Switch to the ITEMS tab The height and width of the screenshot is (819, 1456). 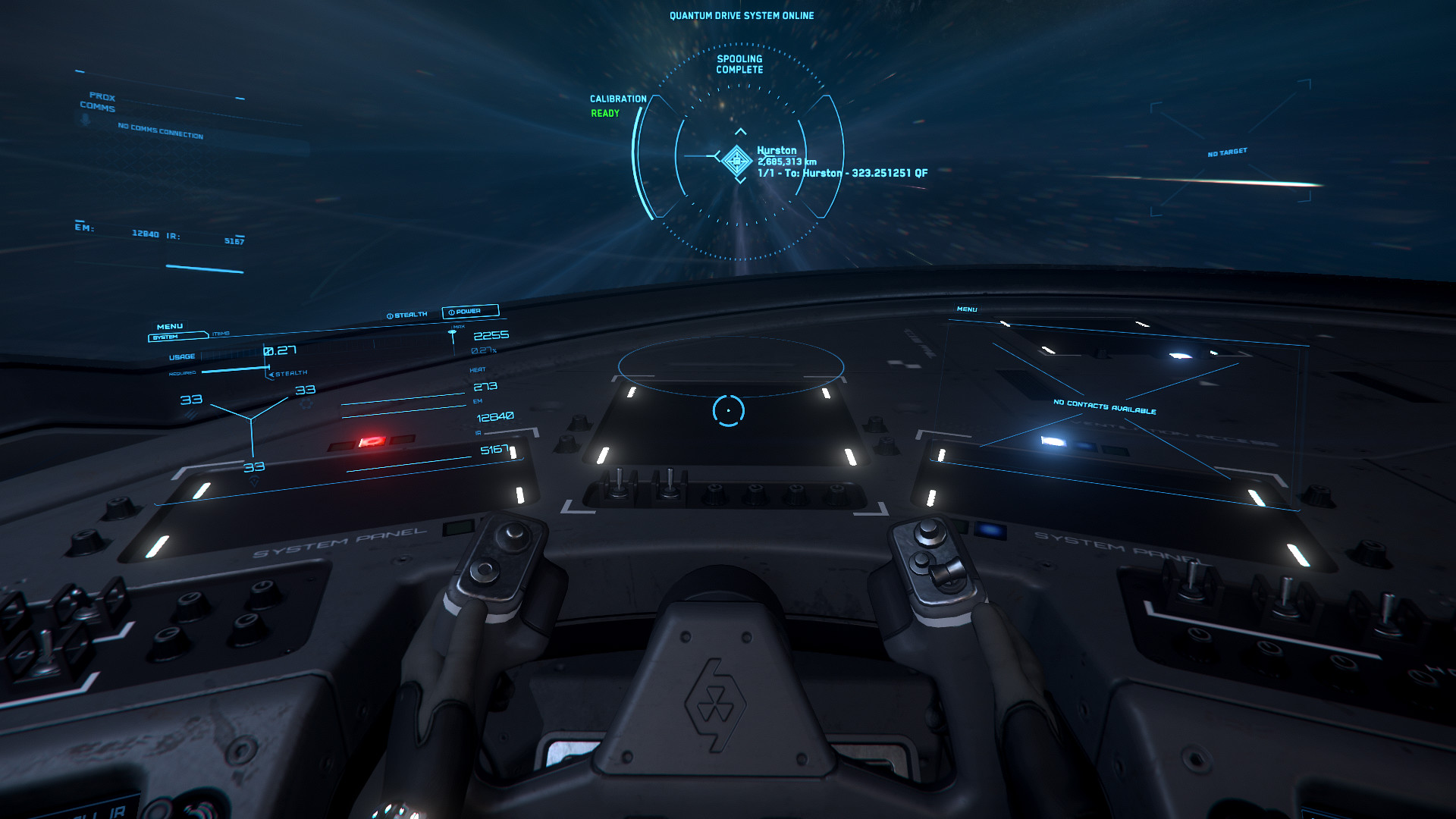221,334
